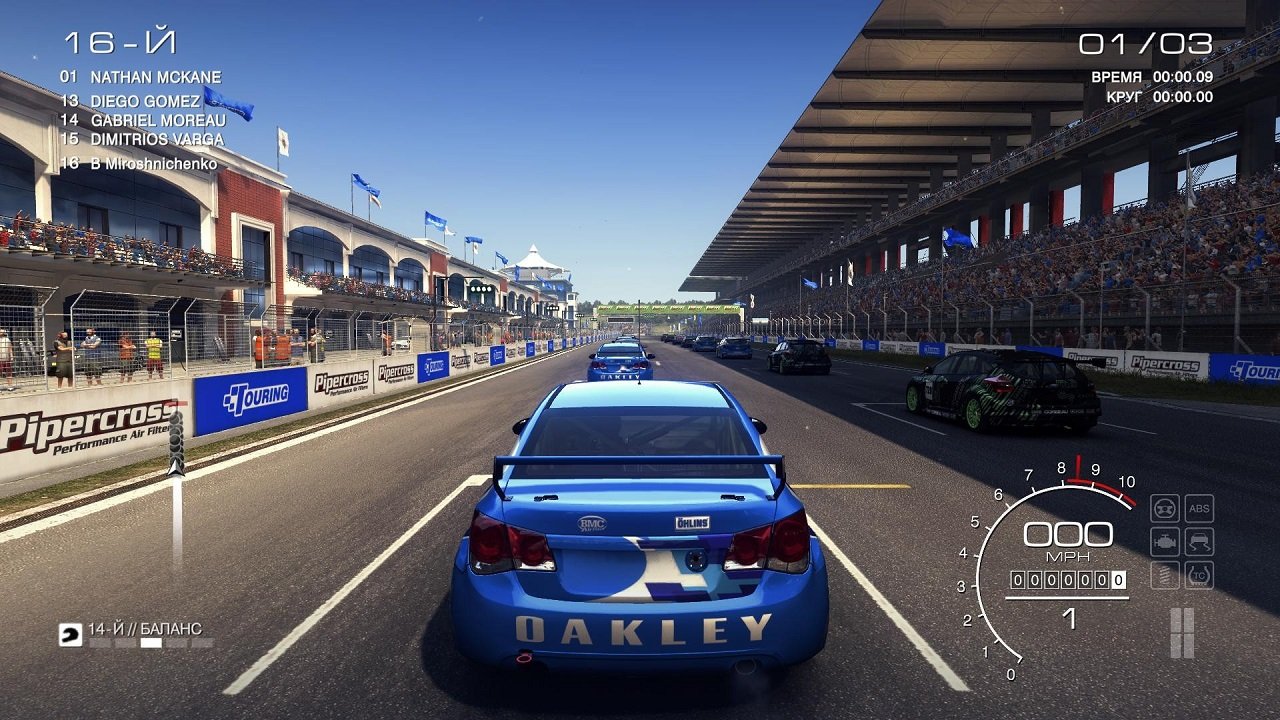The height and width of the screenshot is (720, 1280).
Task: Click the arrow marker on the track map
Action: point(178,466)
